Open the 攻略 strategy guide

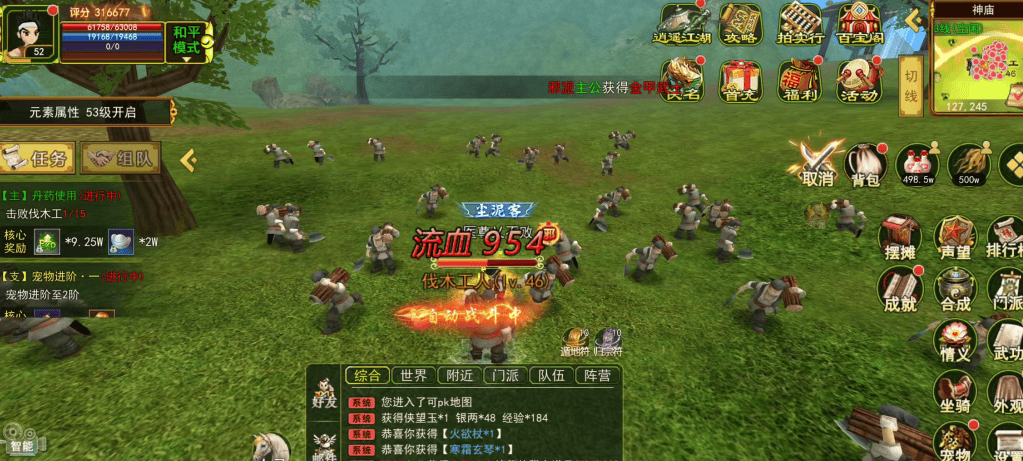[x=741, y=23]
